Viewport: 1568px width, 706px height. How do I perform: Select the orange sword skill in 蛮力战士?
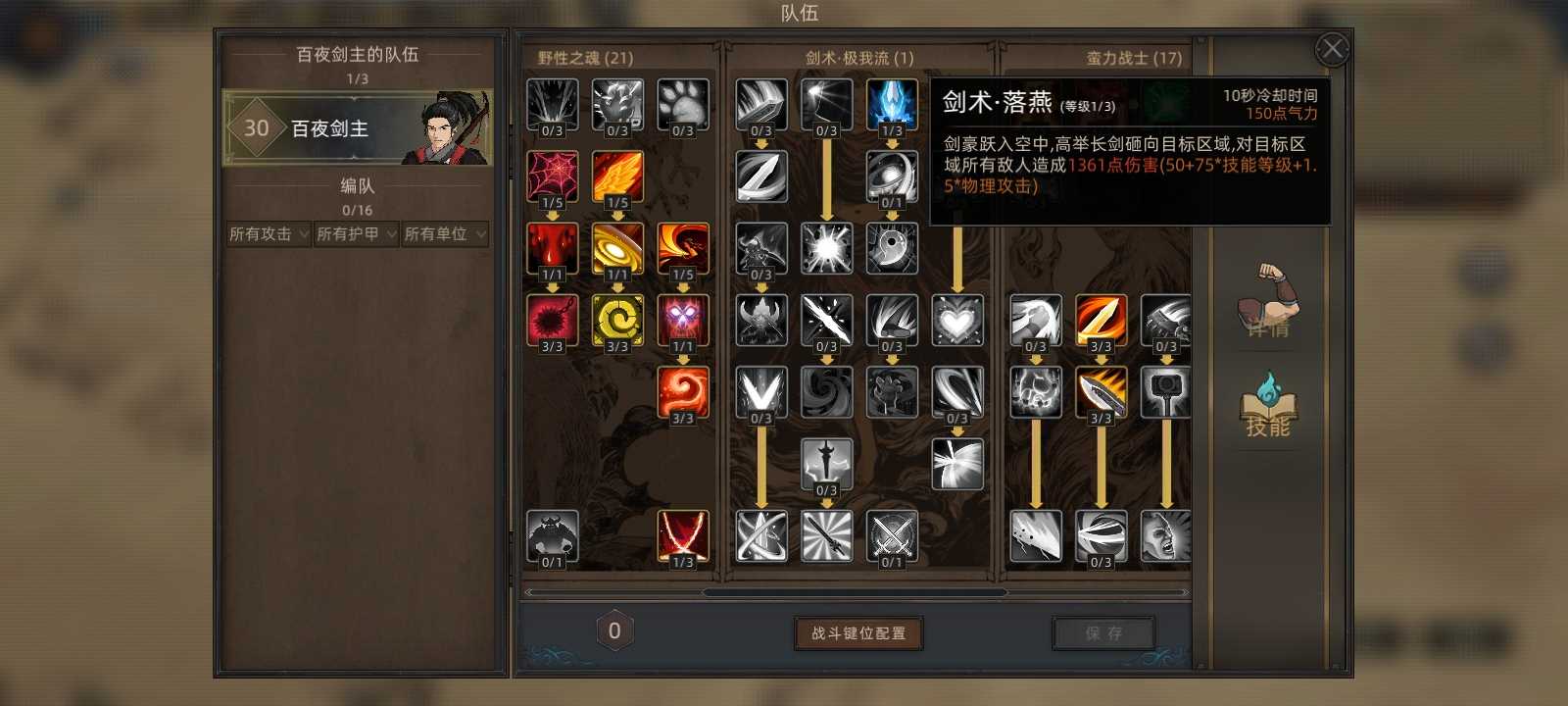[1102, 321]
